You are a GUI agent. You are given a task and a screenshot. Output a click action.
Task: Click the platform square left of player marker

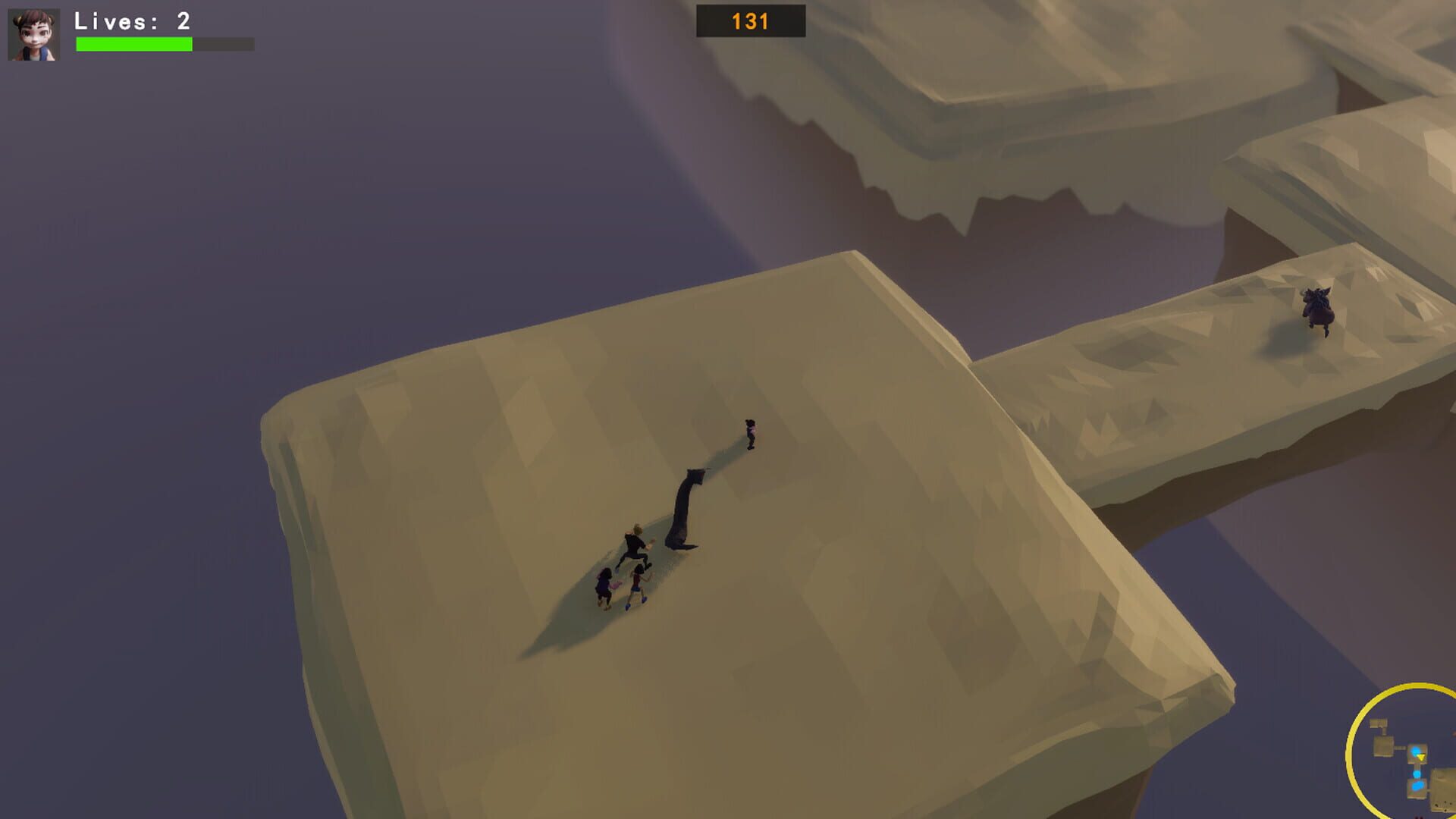(x=1383, y=746)
